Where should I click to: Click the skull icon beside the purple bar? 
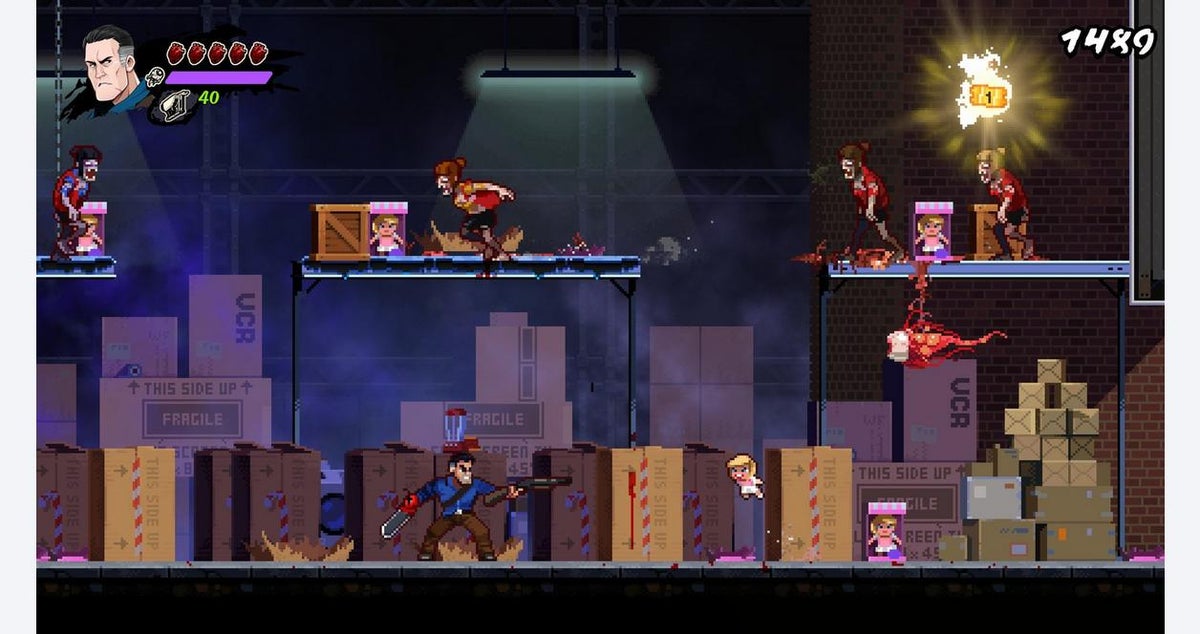point(155,77)
